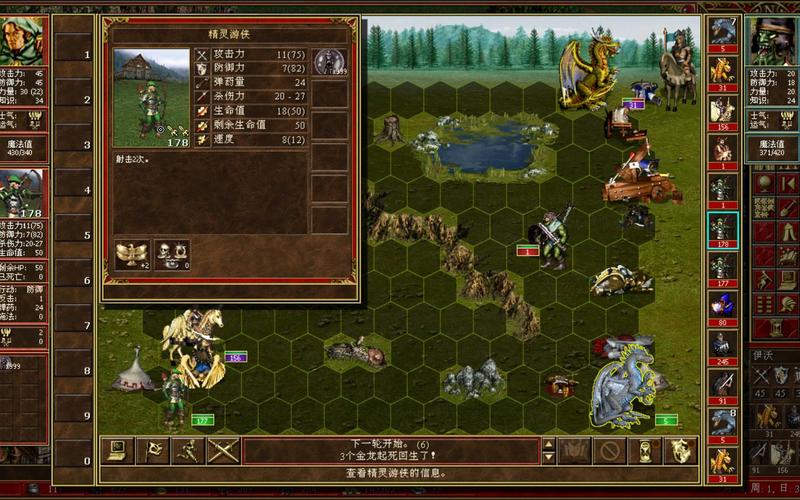
Task: Open the combat options menu
Action: 118,451
